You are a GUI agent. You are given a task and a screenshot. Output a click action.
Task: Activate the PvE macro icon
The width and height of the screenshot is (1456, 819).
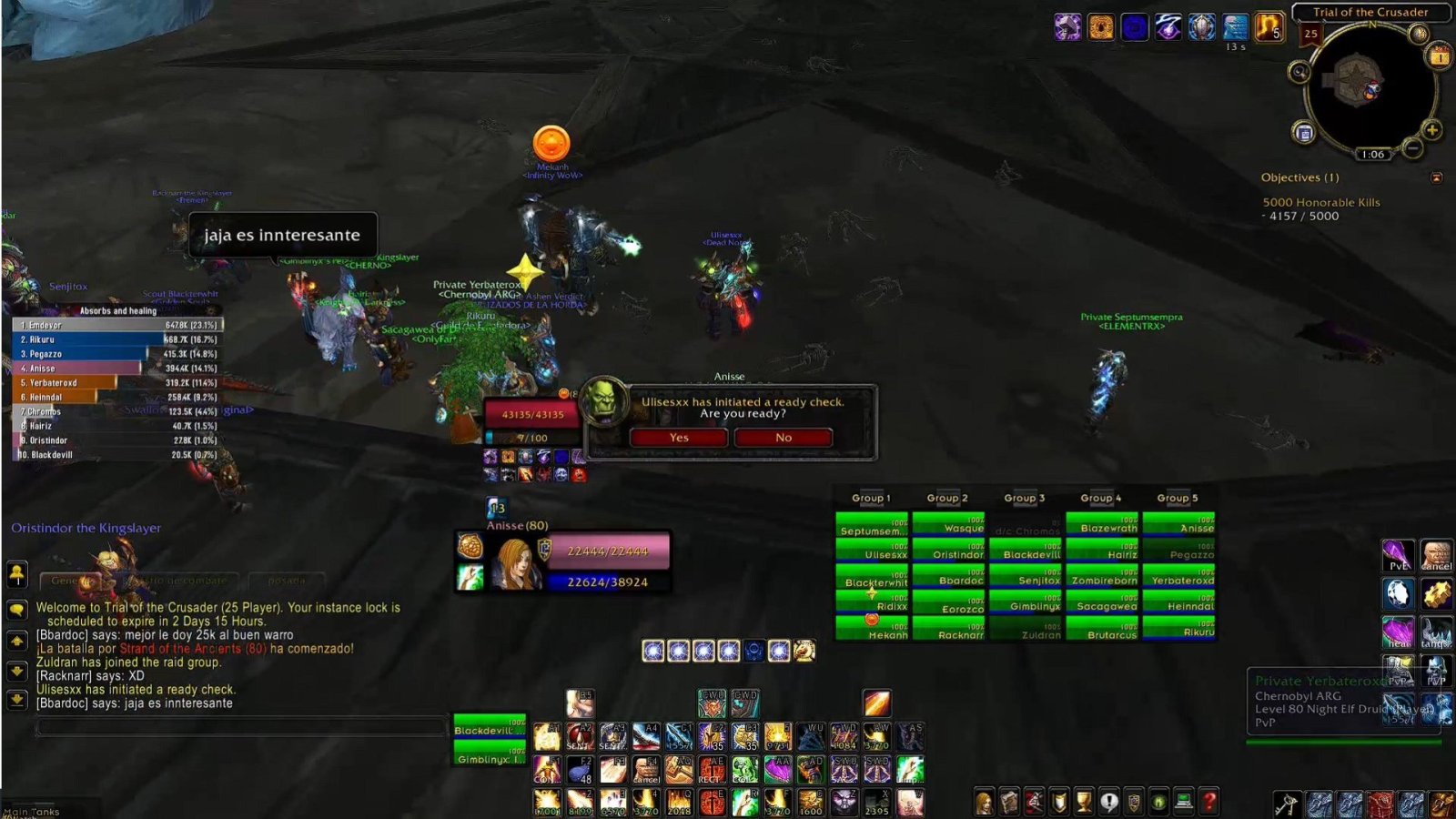[1398, 555]
